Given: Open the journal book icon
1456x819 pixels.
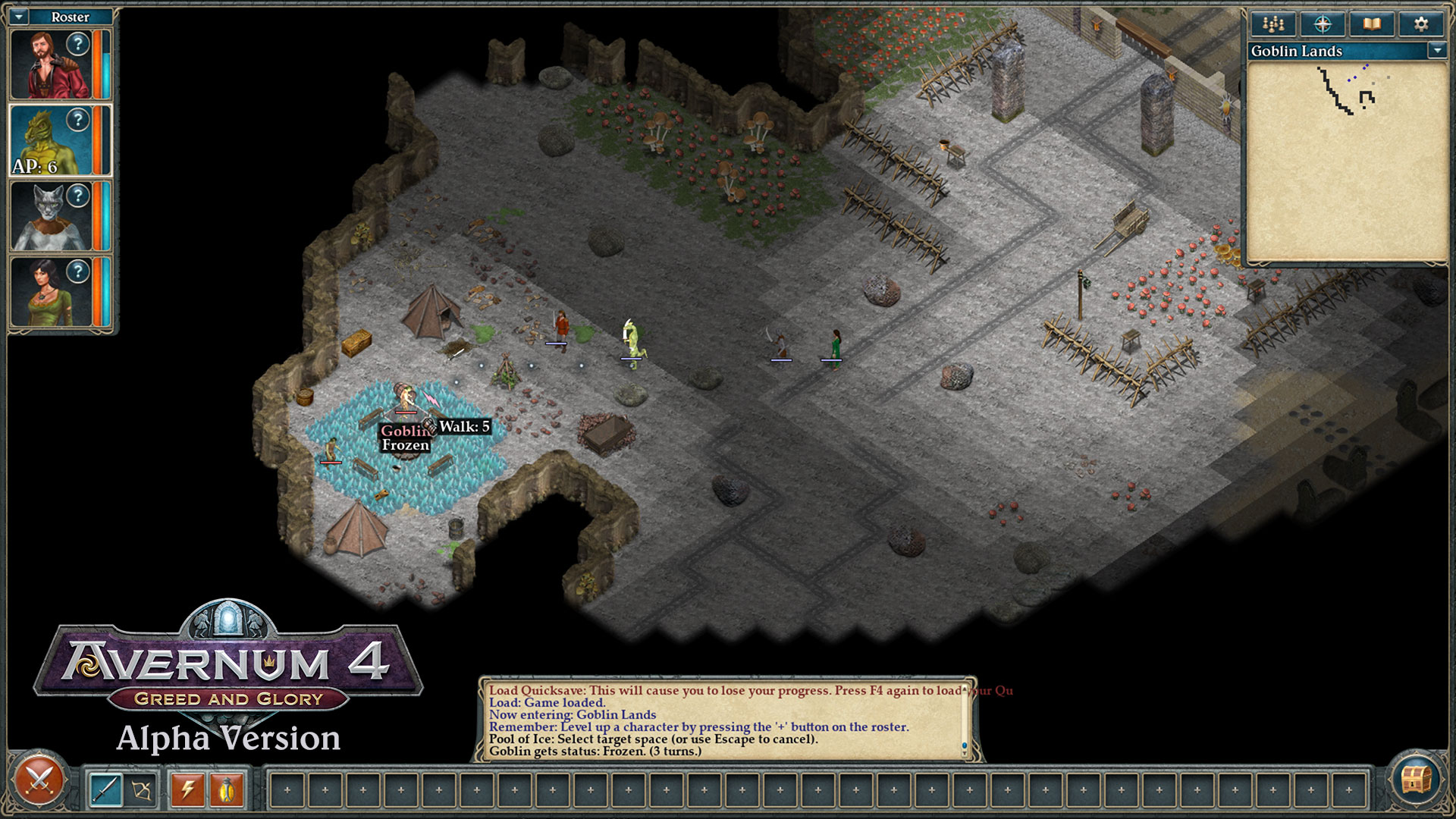Looking at the screenshot, I should coord(1373,24).
